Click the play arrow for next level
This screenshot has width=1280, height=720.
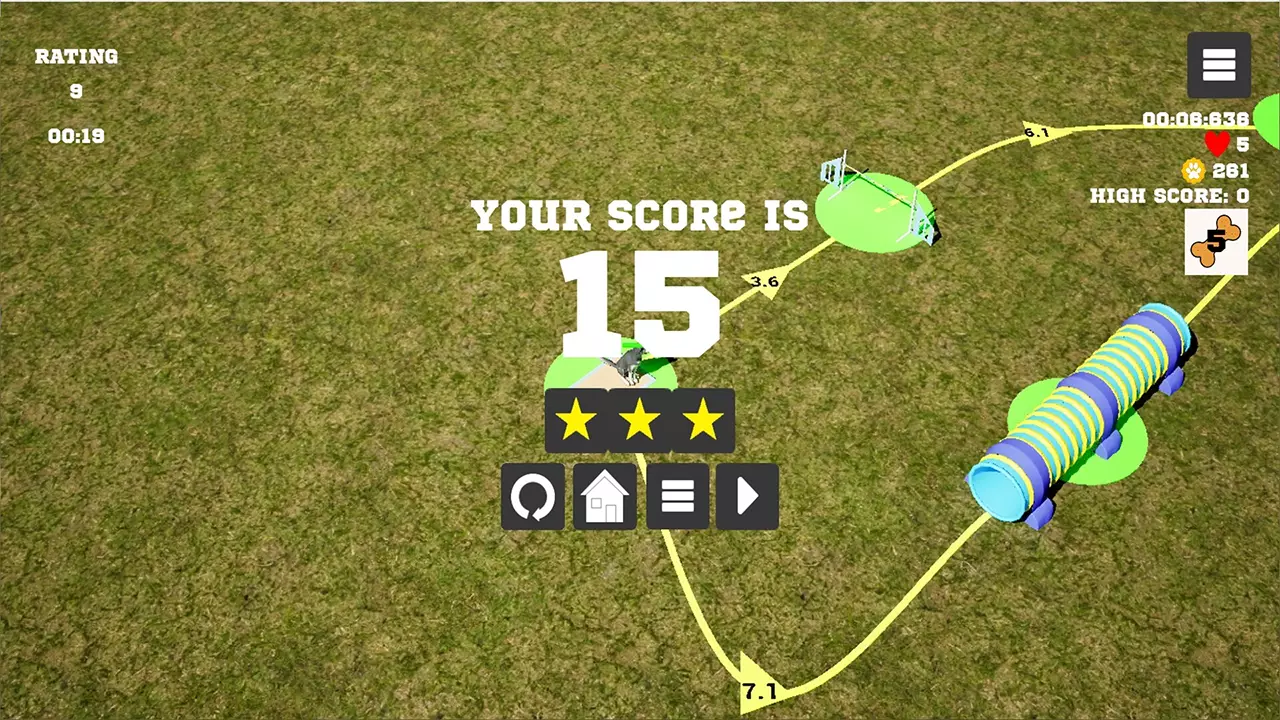coord(747,497)
